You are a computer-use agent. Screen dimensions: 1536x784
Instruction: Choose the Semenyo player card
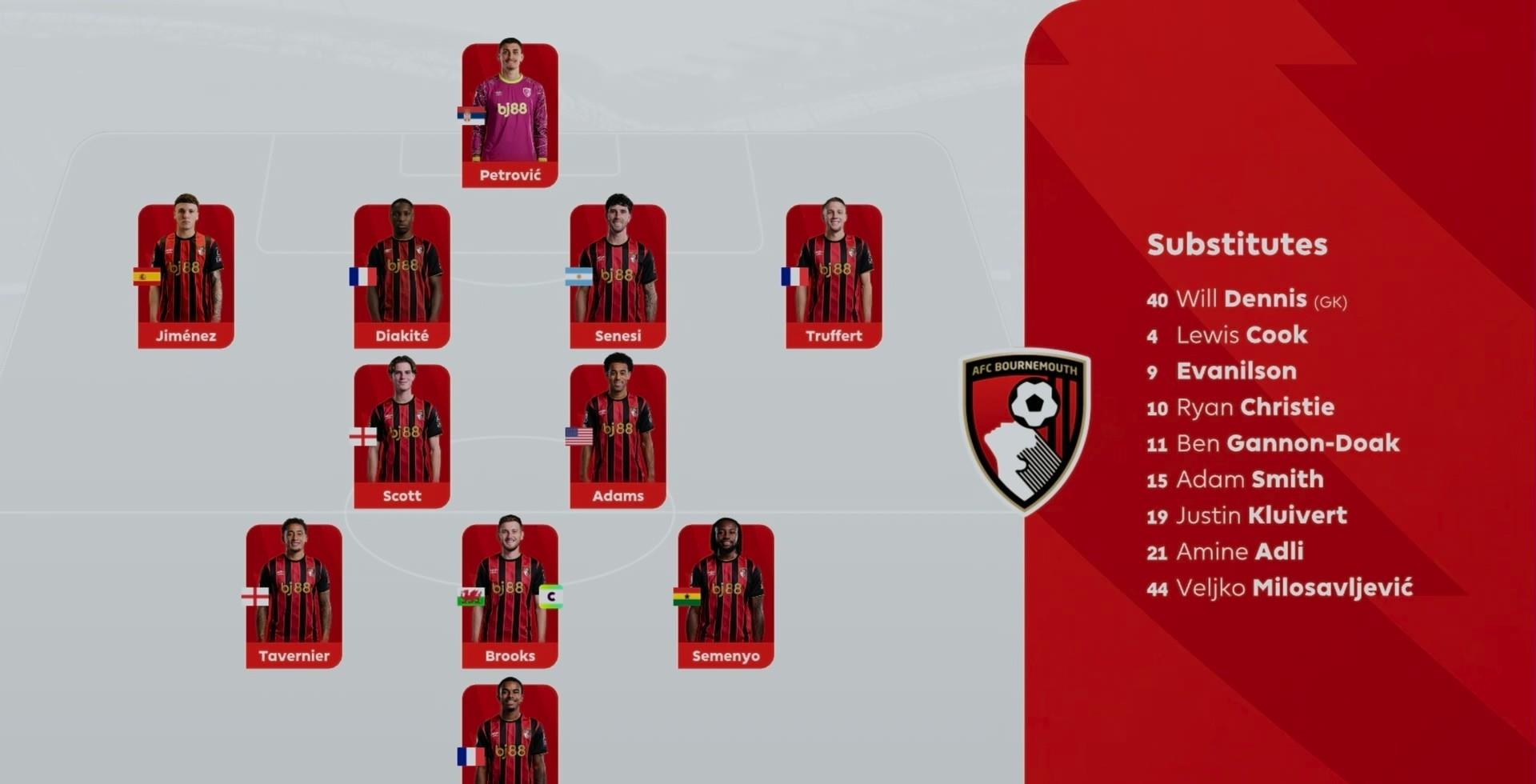[726, 596]
